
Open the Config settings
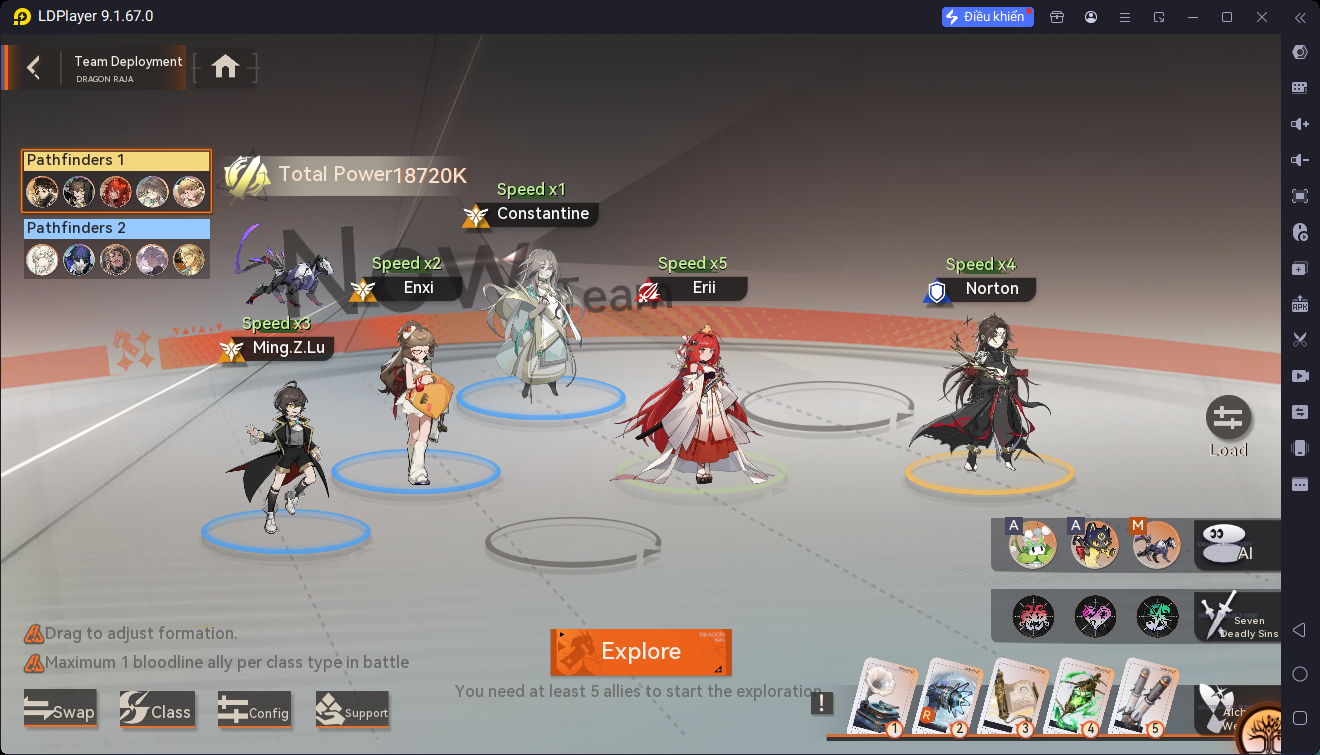(254, 711)
